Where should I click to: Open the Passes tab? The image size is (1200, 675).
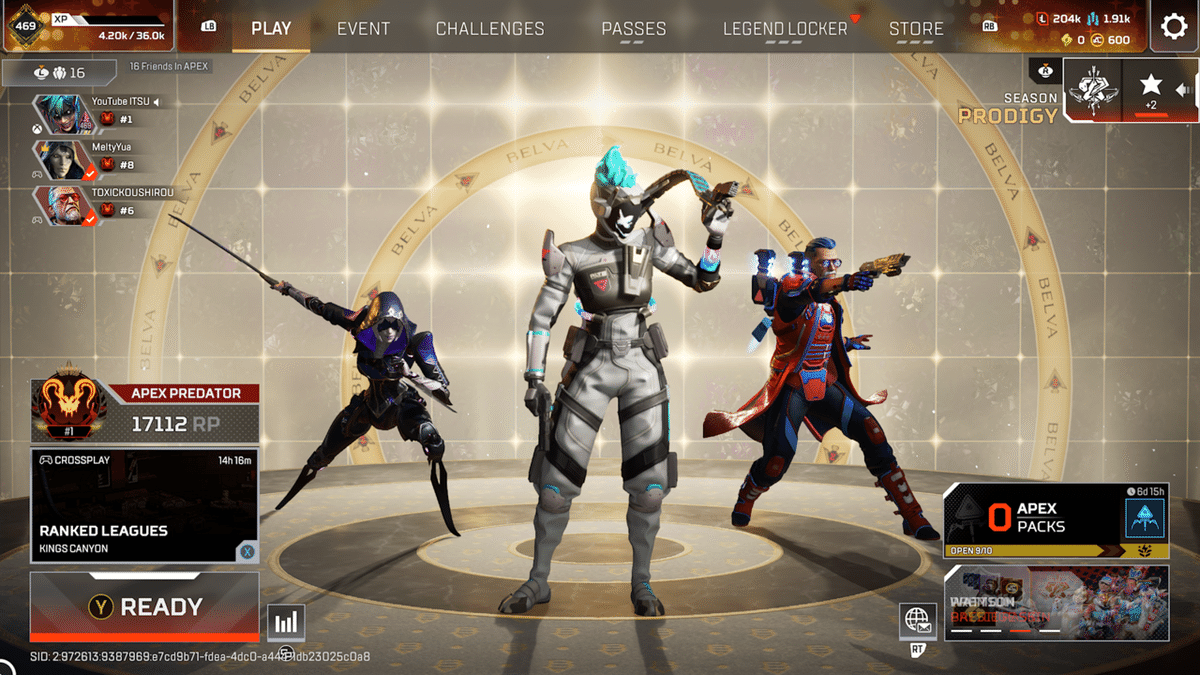[634, 28]
